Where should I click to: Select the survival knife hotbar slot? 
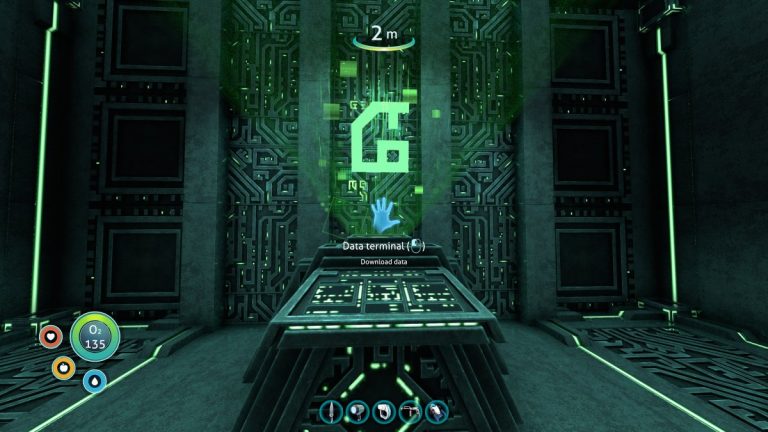point(333,411)
